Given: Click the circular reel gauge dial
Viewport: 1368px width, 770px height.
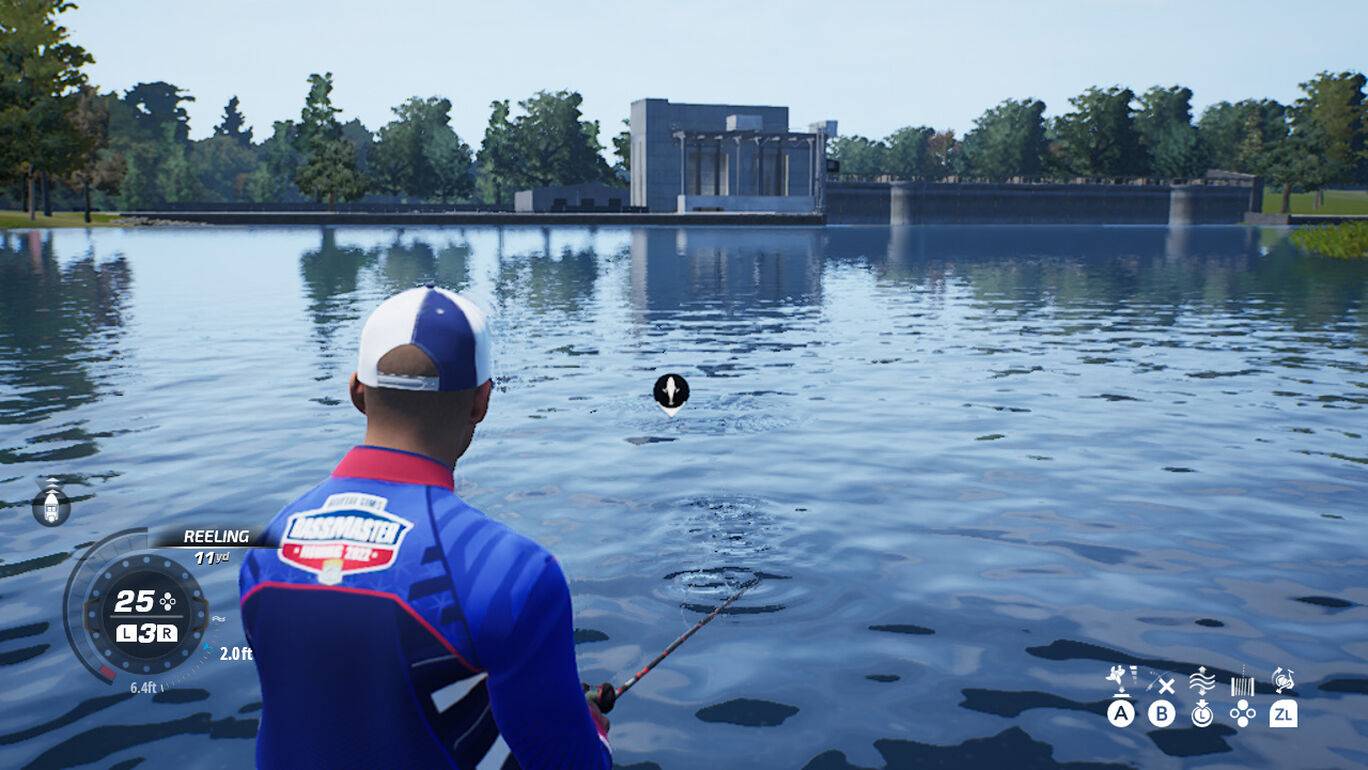Looking at the screenshot, I should click(x=146, y=614).
